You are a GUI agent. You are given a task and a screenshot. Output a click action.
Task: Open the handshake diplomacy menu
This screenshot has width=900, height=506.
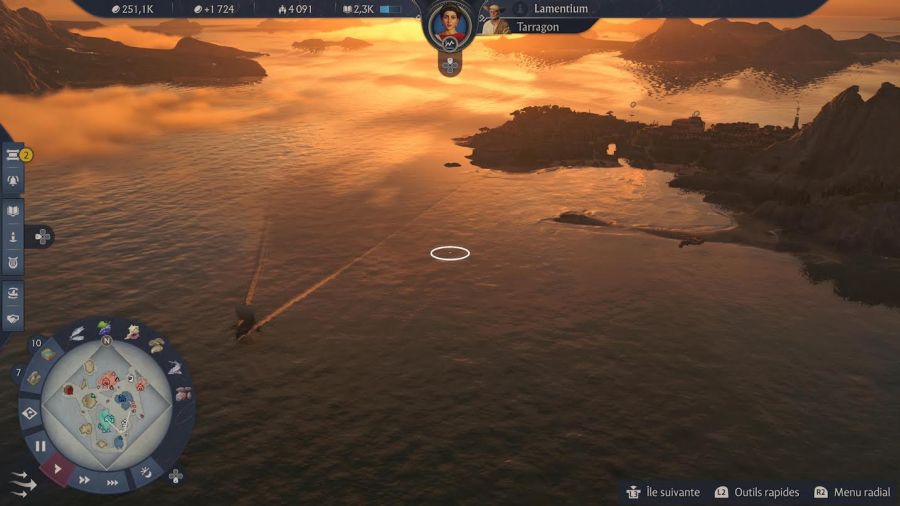14,319
